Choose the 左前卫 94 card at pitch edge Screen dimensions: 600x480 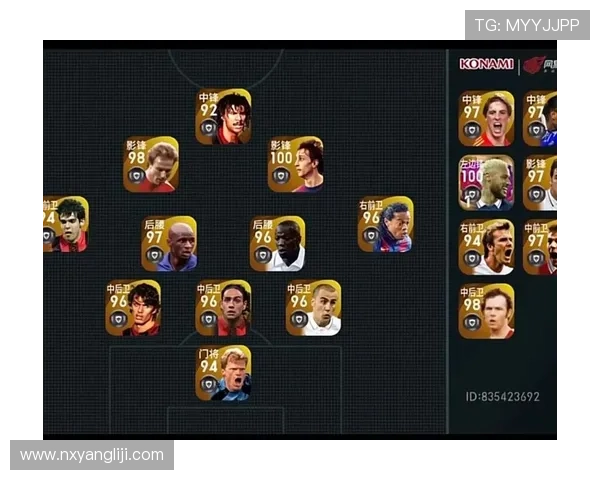(64, 224)
